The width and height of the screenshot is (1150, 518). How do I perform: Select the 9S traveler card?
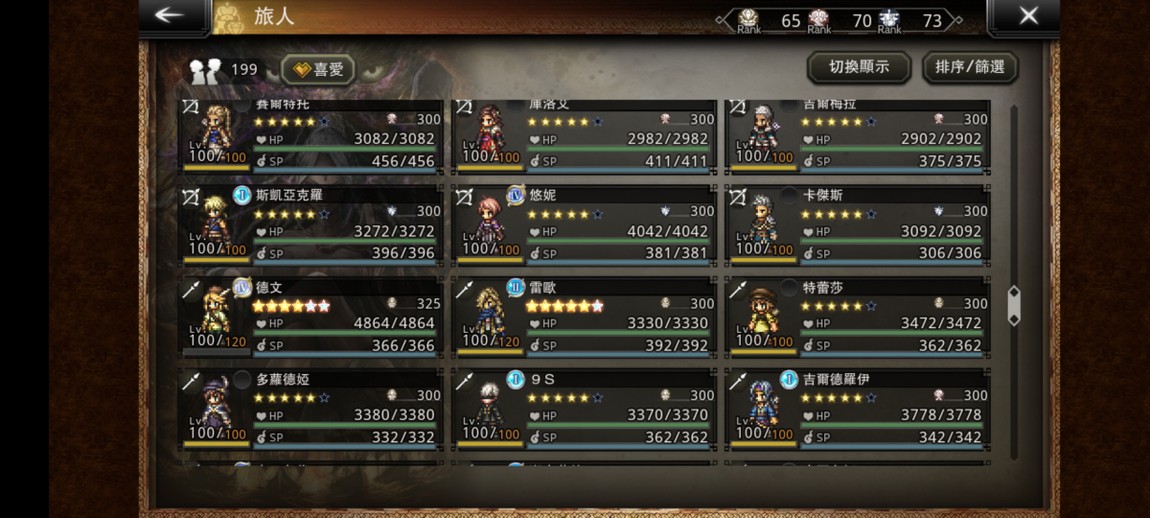[x=584, y=408]
